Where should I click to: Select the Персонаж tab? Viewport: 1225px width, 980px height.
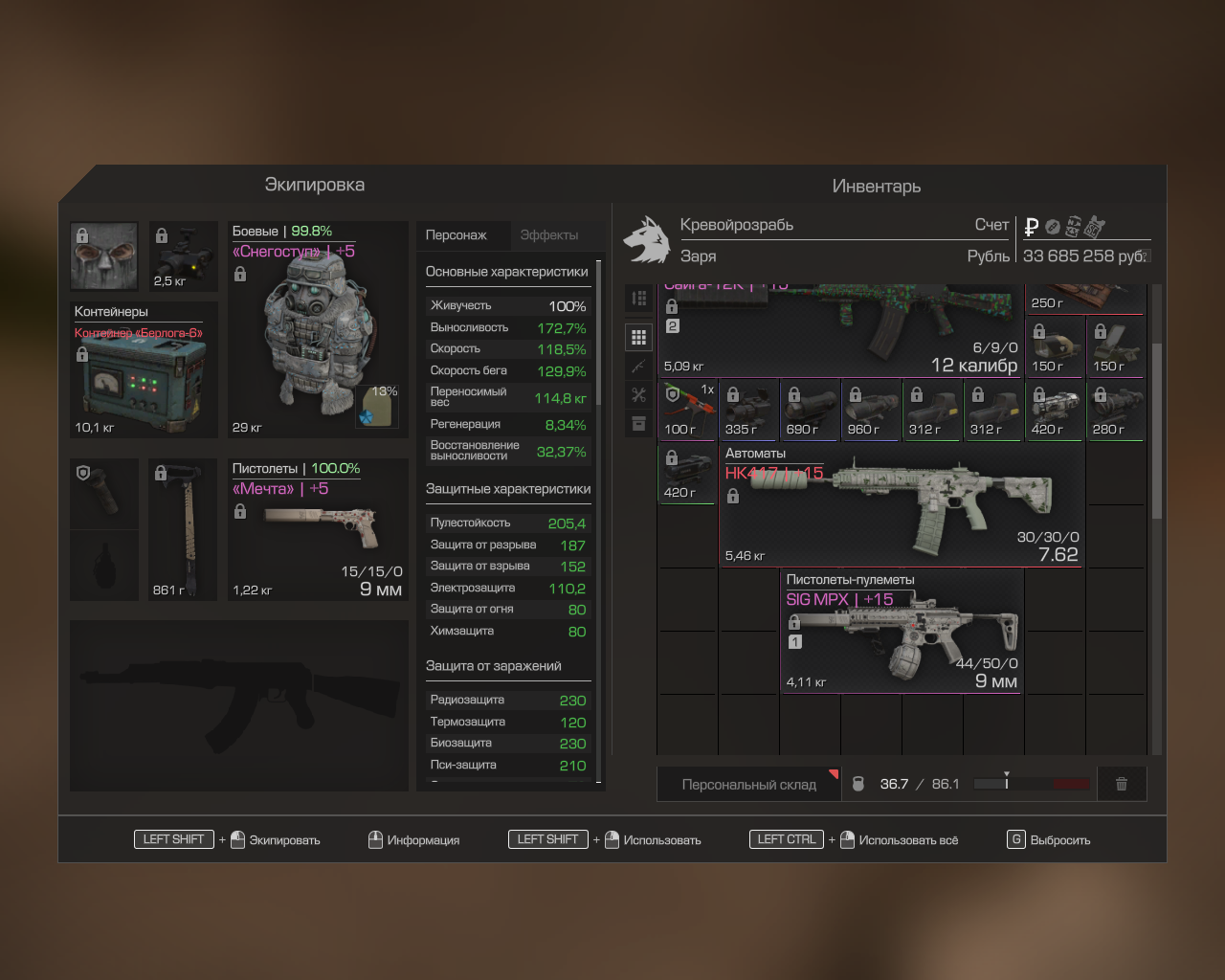(x=457, y=235)
